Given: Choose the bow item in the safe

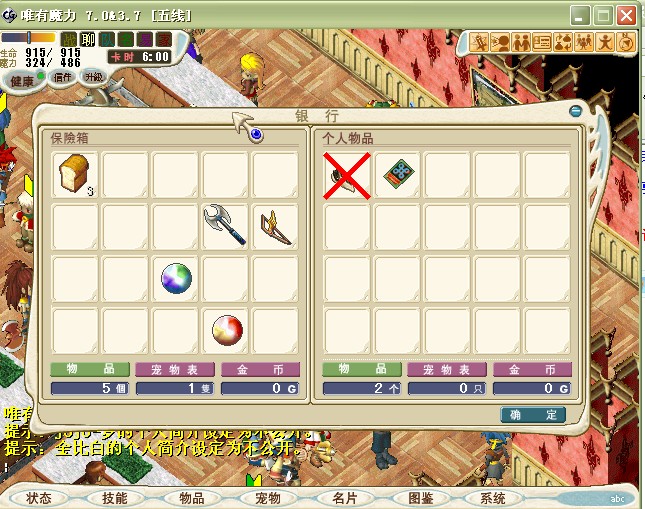Looking at the screenshot, I should coord(275,226).
